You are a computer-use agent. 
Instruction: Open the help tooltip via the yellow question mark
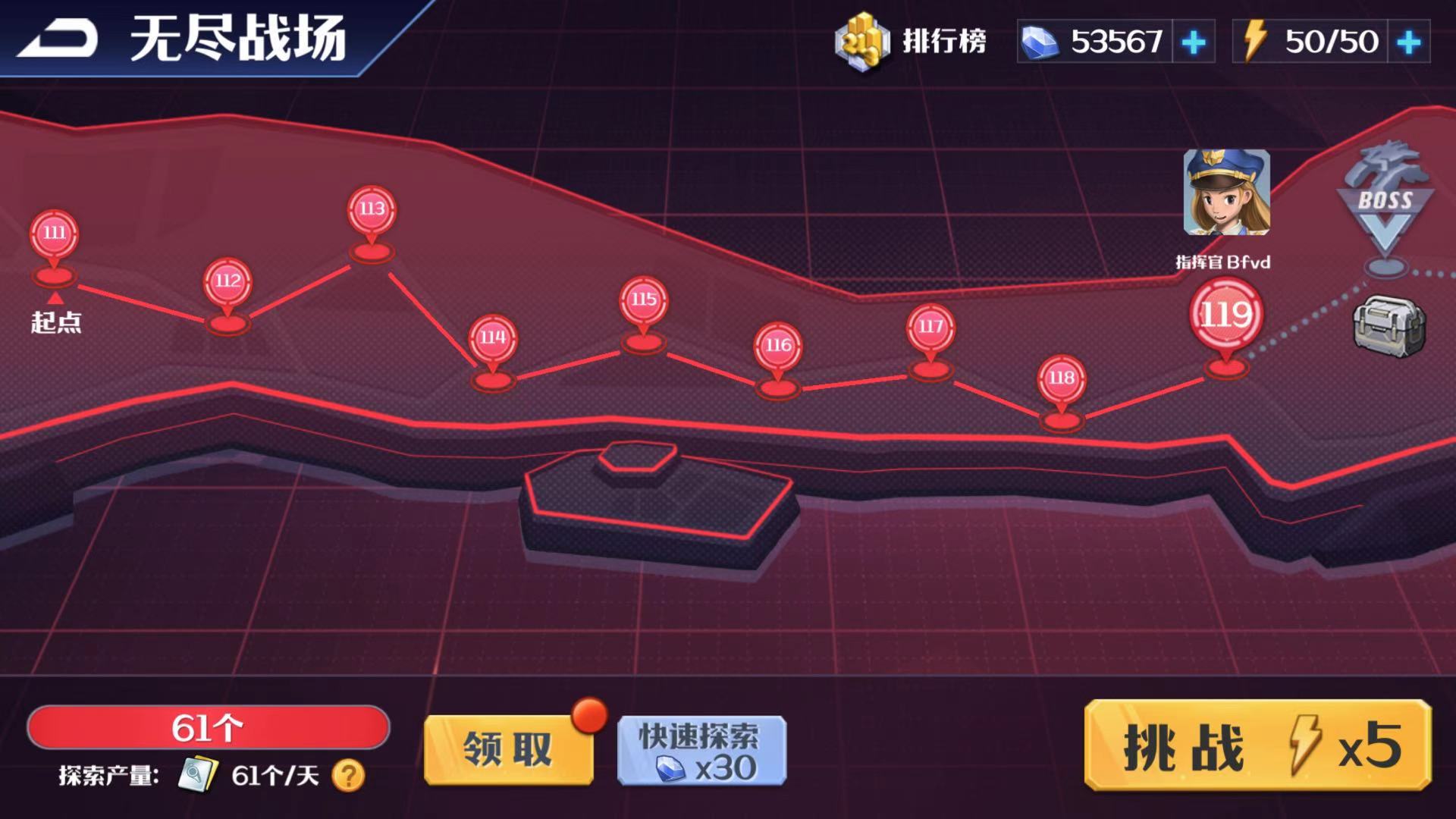[349, 776]
